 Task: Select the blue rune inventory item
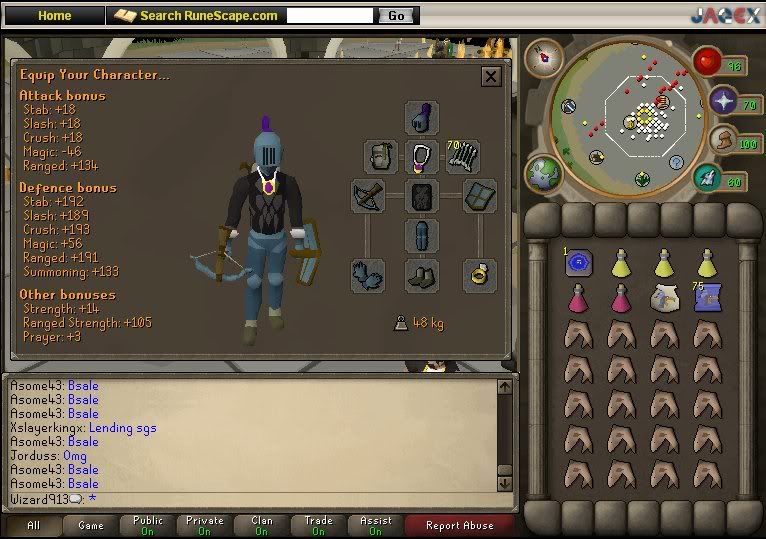click(579, 263)
